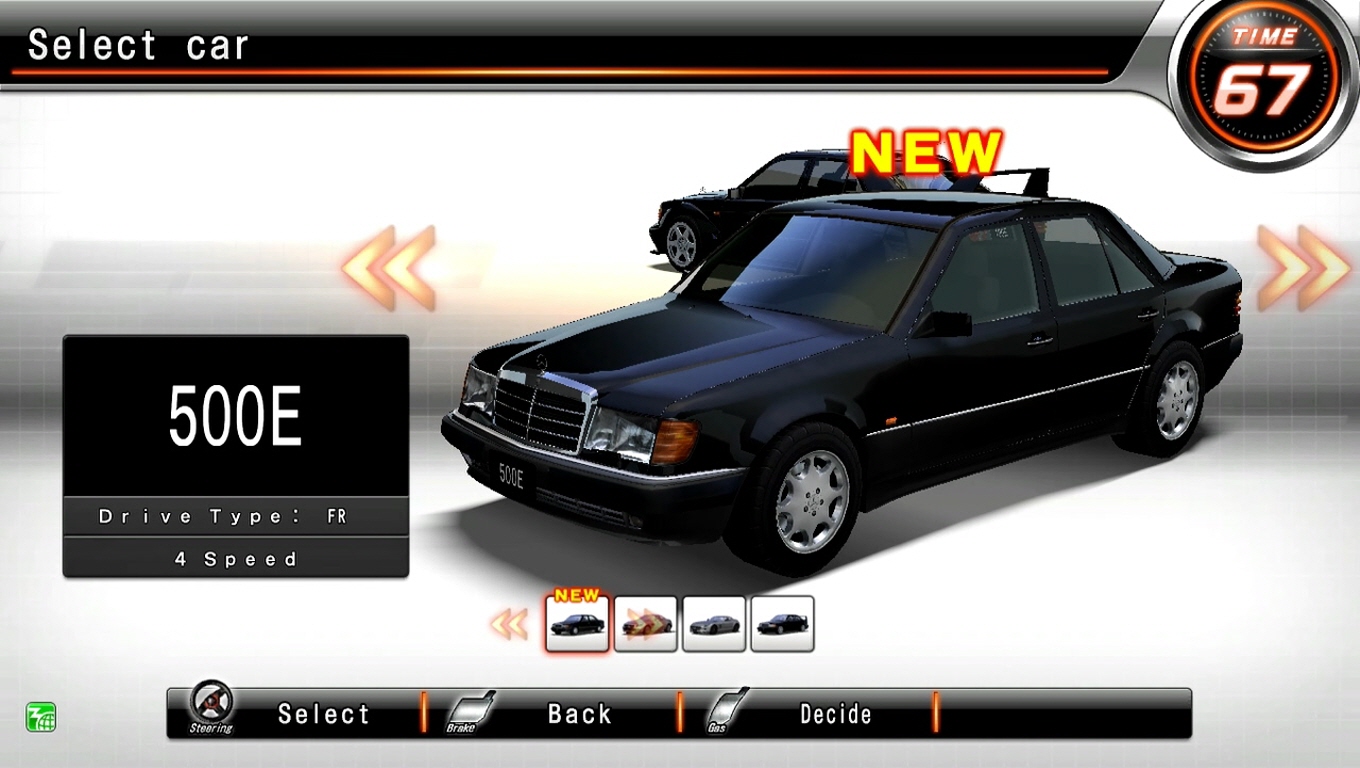Select the second car thumbnail with red arrow overlay
Viewport: 1360px width, 768px height.
(646, 623)
